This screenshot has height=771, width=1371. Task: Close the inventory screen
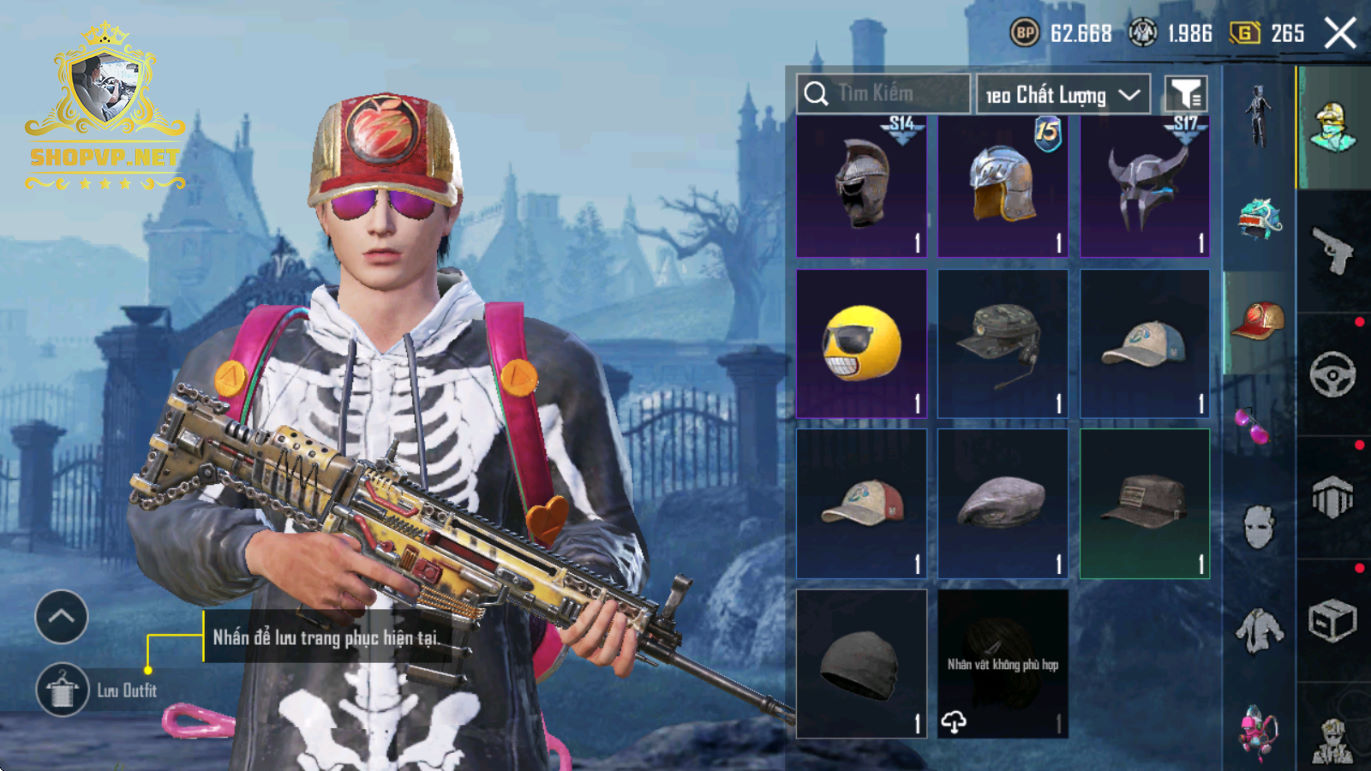click(x=1340, y=33)
